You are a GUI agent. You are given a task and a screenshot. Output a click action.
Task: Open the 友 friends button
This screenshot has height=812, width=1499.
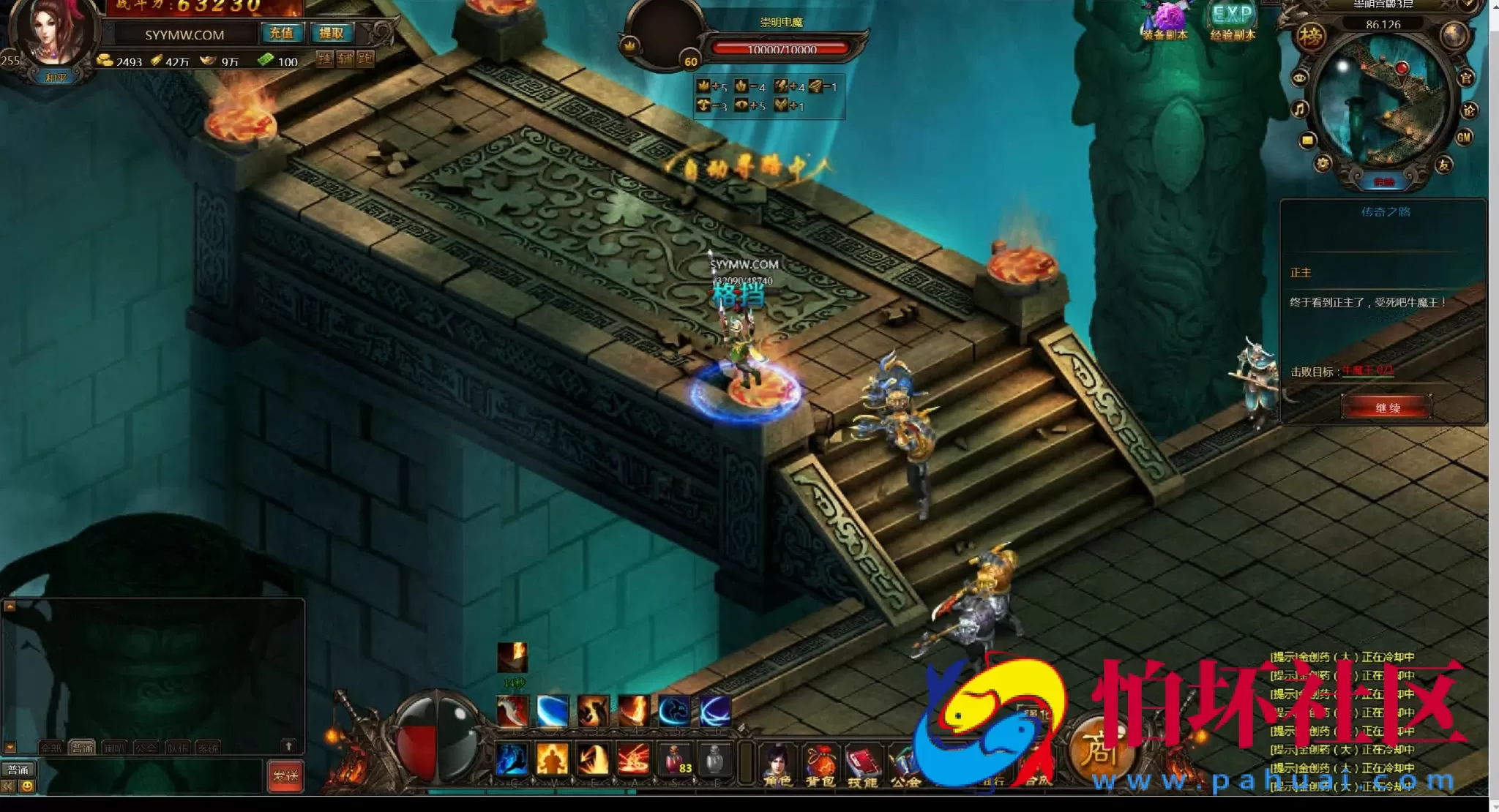pos(1443,165)
